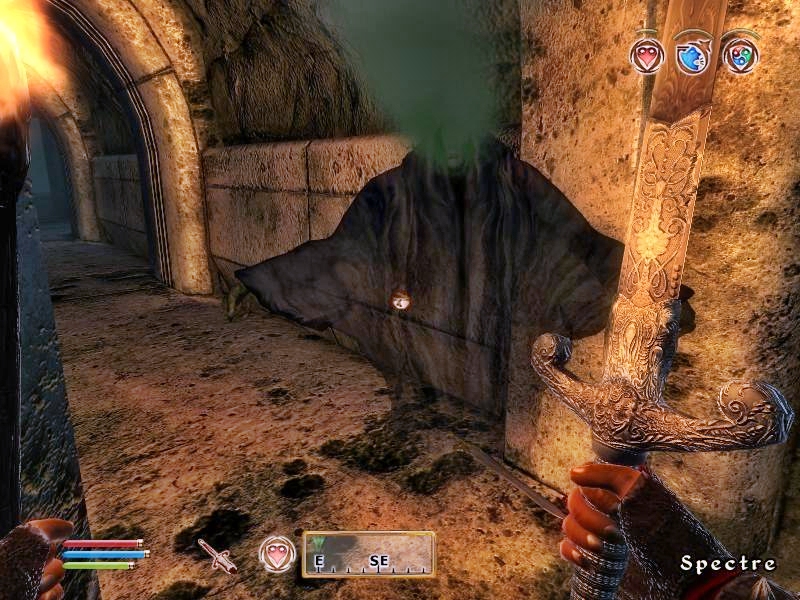This screenshot has width=800, height=600.
Task: Click the equipped sword weapon icon
Action: tap(216, 555)
